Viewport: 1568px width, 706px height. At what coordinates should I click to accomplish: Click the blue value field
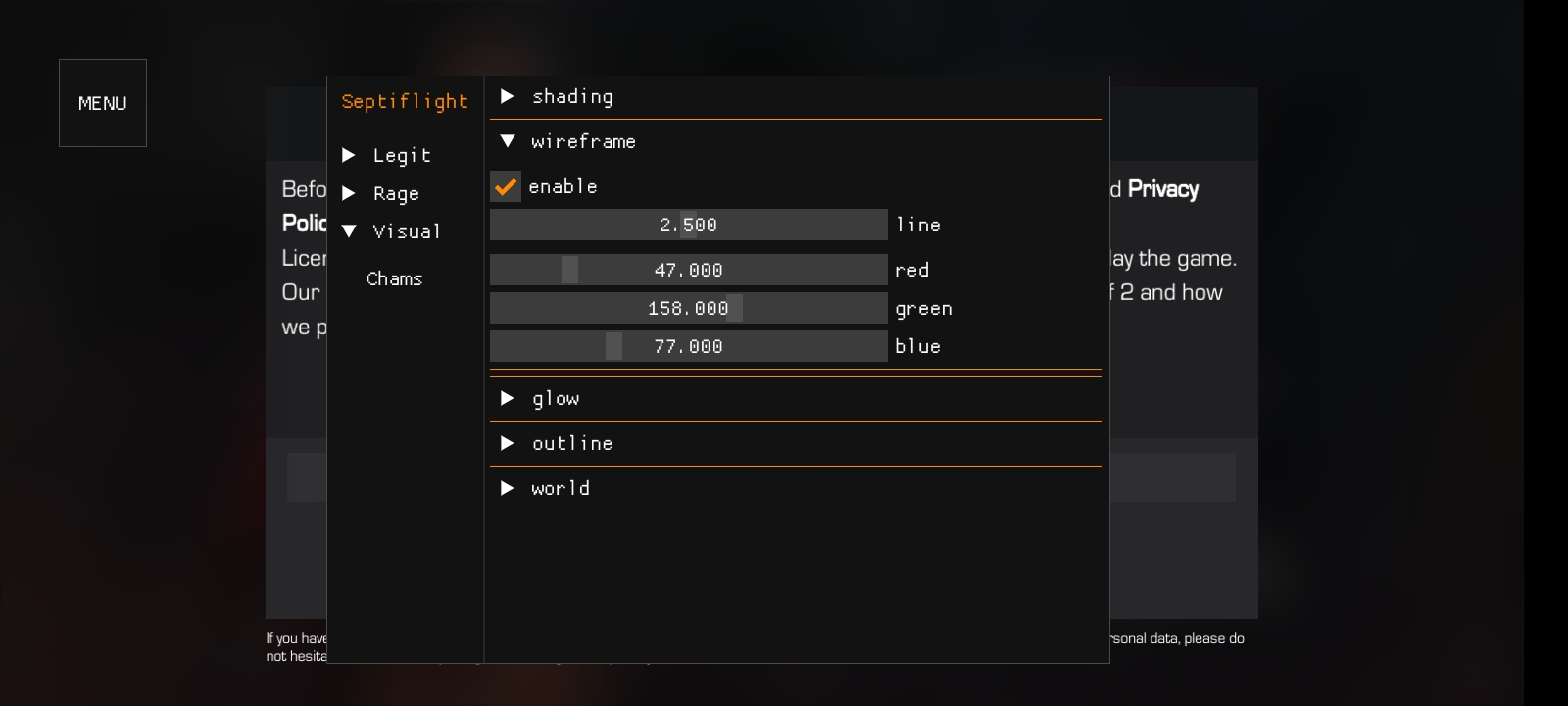coord(688,346)
